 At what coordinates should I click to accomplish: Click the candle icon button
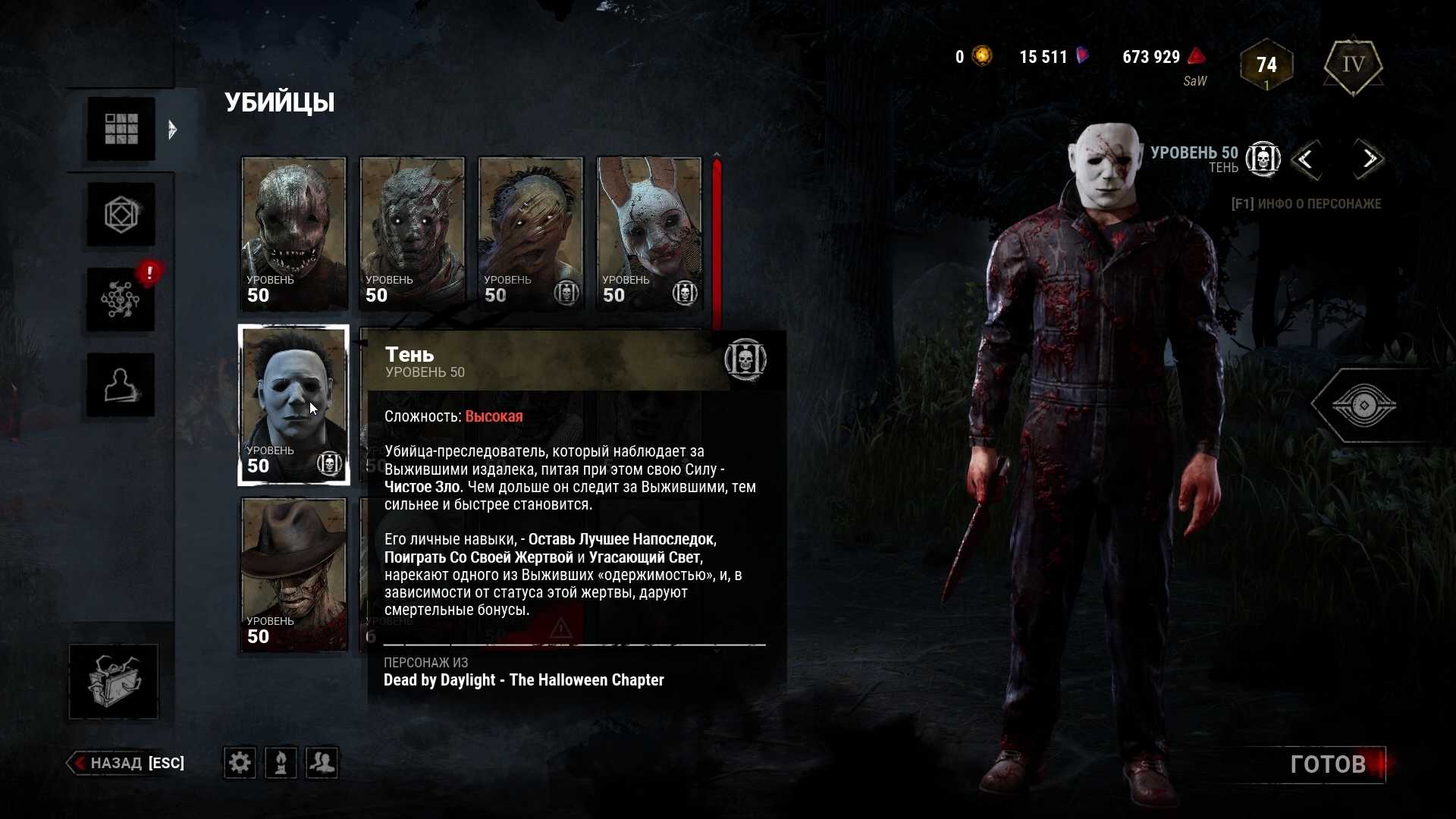tap(281, 763)
